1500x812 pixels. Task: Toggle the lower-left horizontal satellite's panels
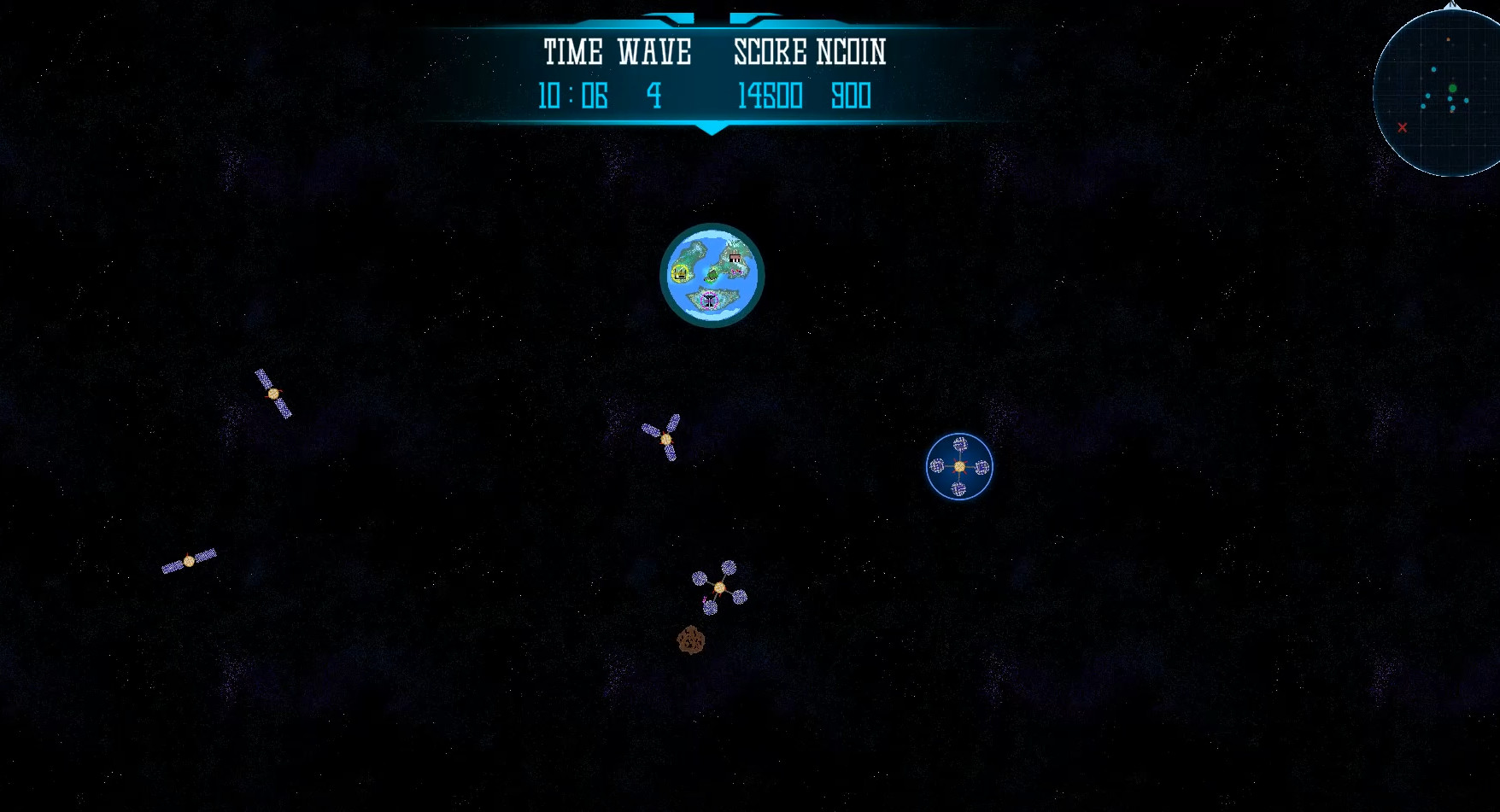click(x=189, y=561)
